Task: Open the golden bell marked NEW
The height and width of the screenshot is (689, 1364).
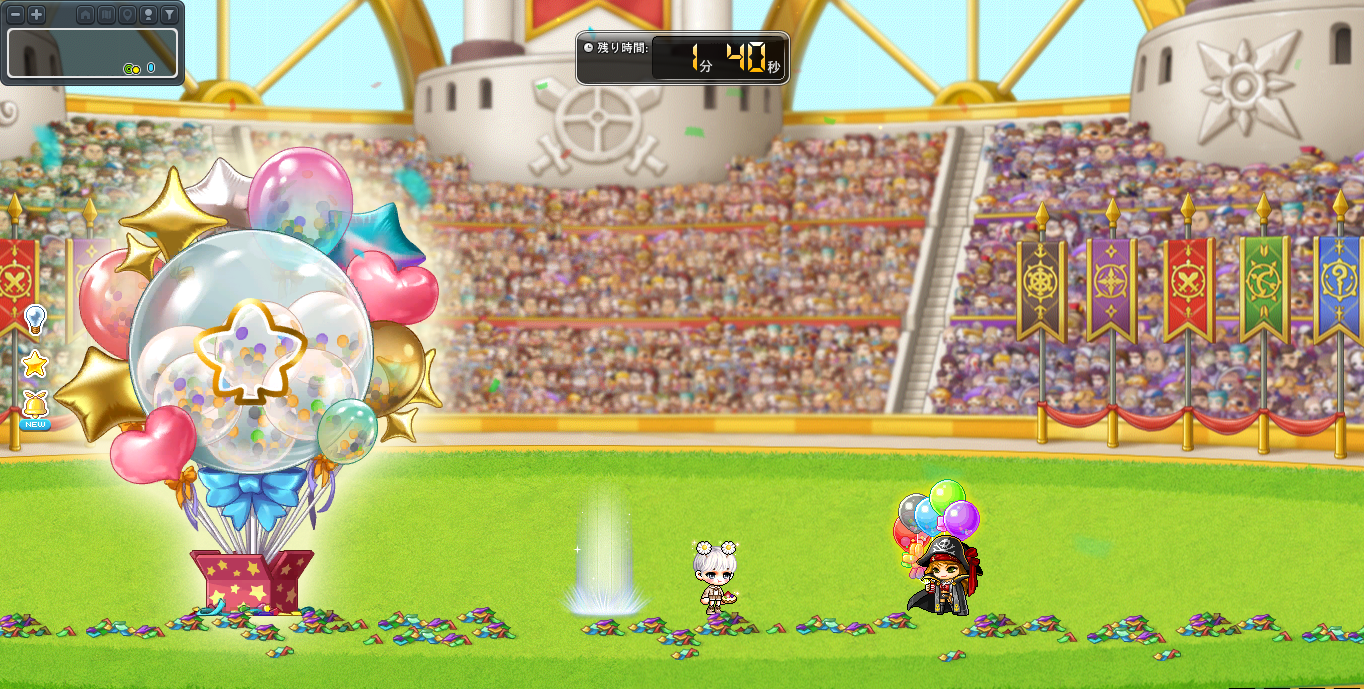Action: tap(35, 407)
